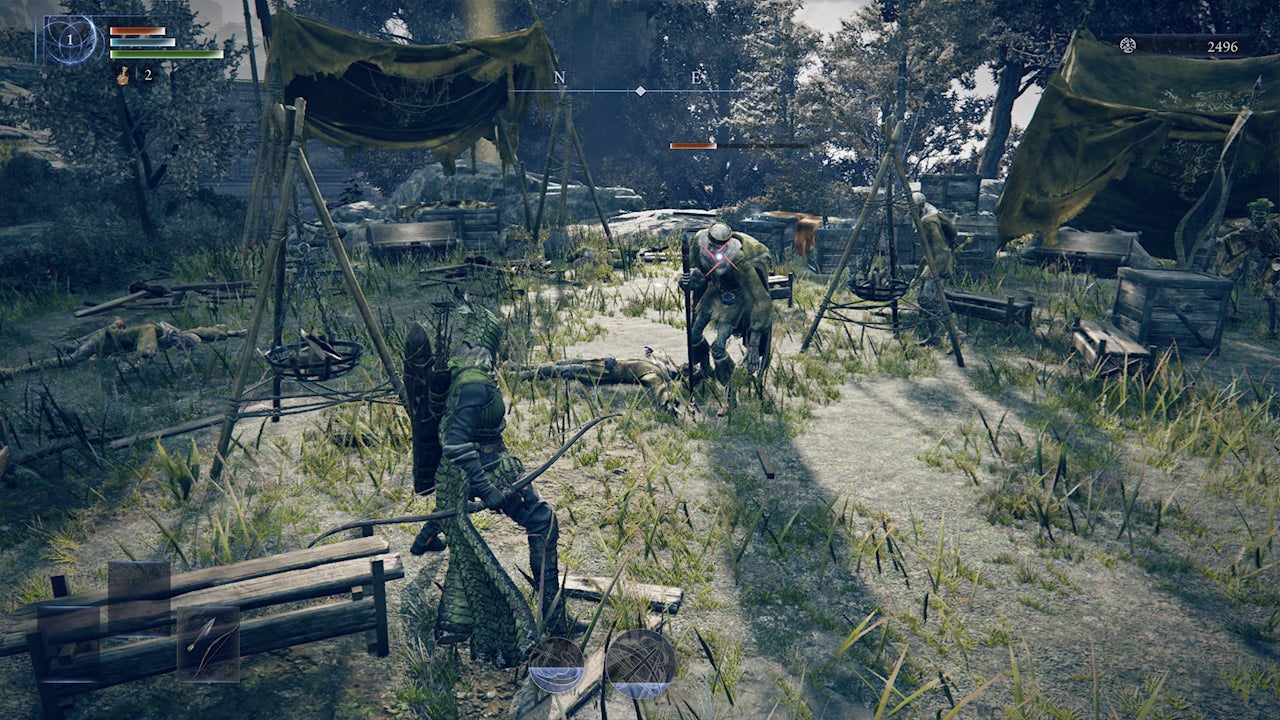Expand the N marker on the compass
This screenshot has height=720, width=1280.
pyautogui.click(x=561, y=75)
